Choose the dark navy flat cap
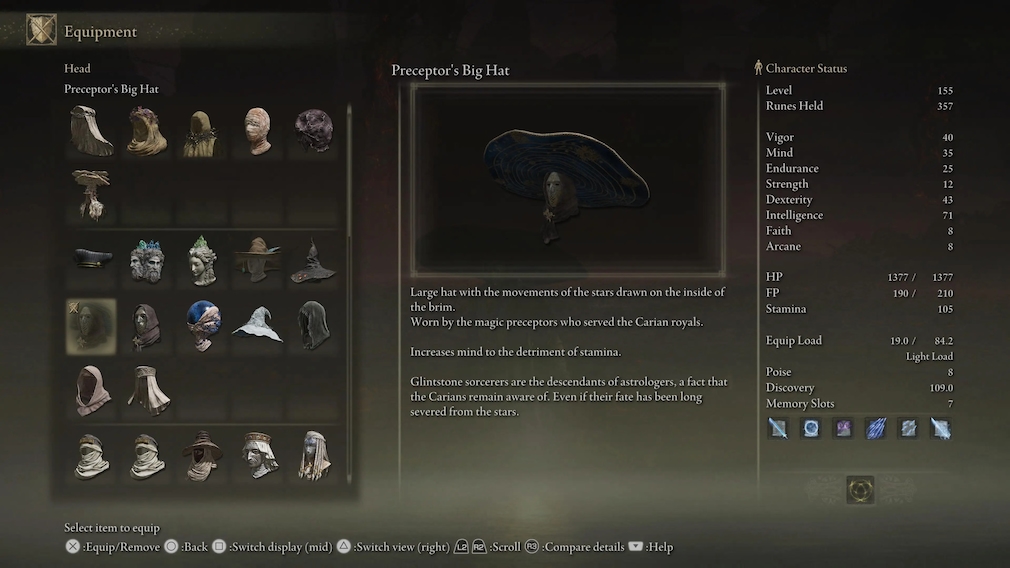Viewport: 1010px width, 568px height. click(91, 259)
